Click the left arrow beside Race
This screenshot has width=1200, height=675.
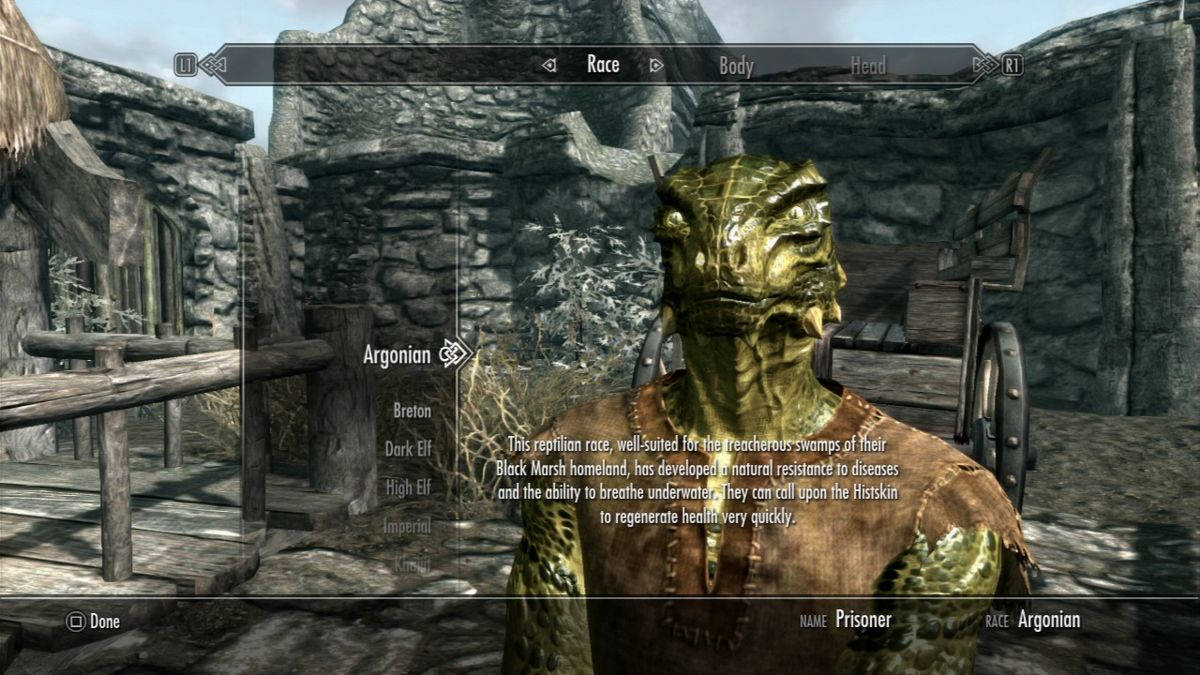[549, 66]
